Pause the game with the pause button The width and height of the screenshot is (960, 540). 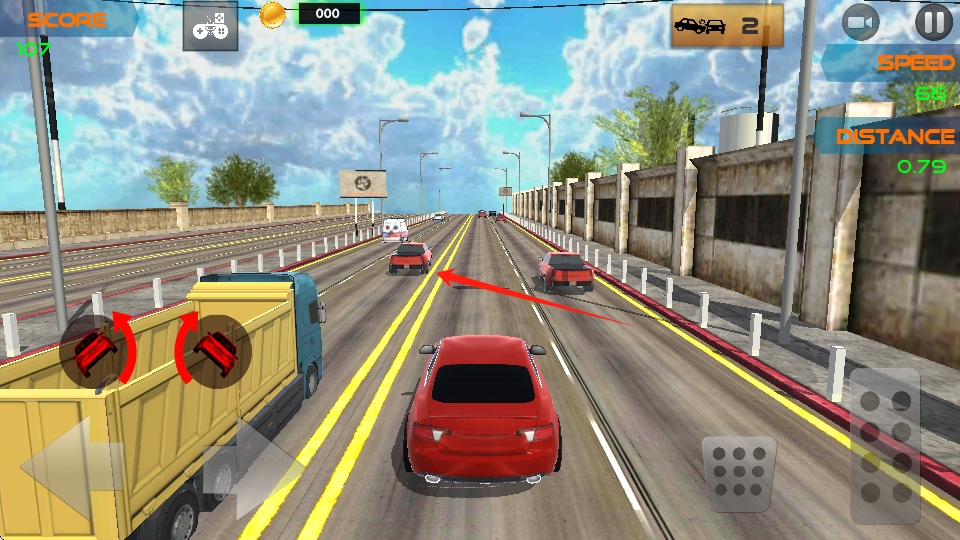pos(933,22)
